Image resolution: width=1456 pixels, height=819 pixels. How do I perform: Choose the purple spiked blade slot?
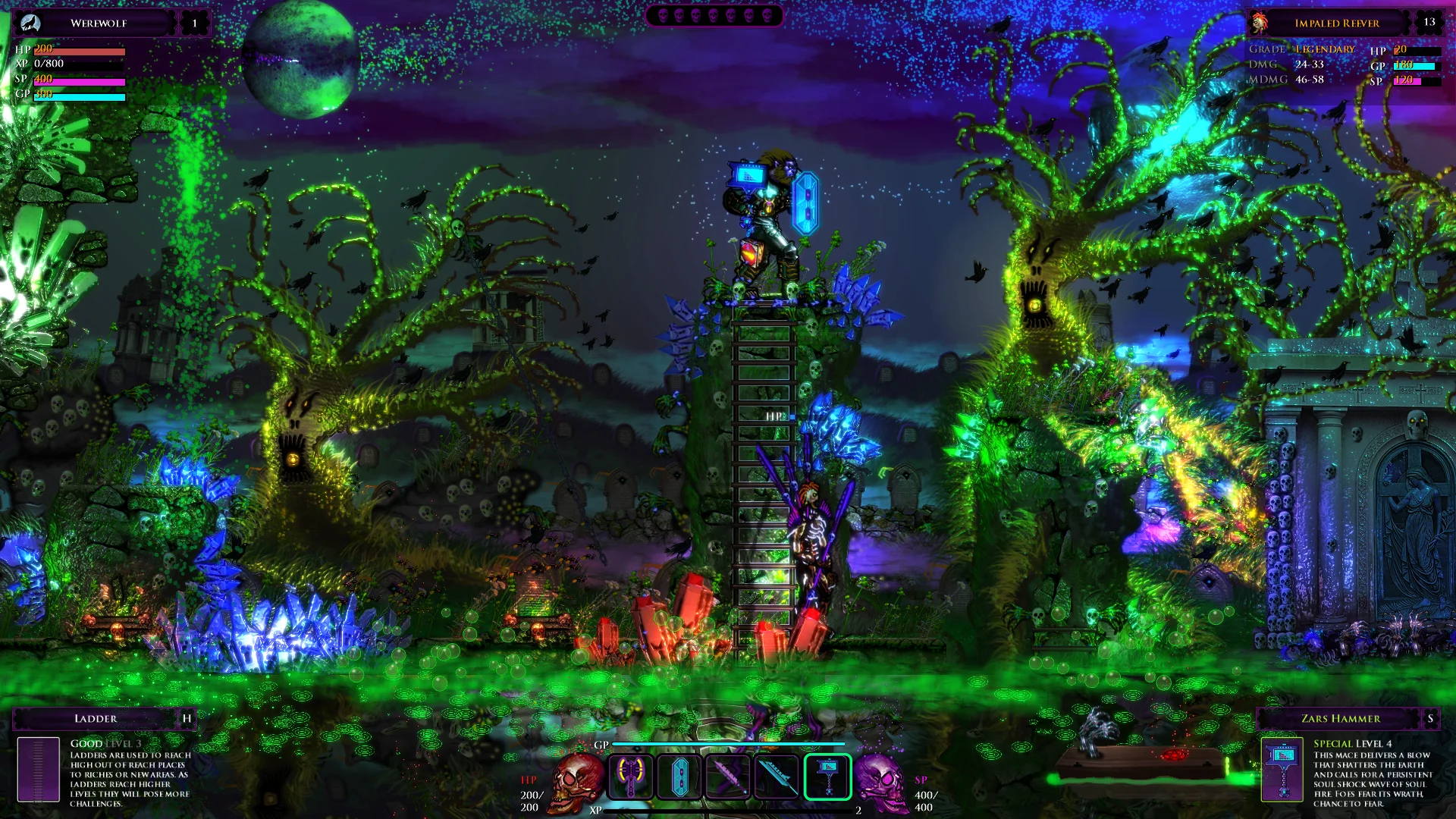[x=728, y=777]
